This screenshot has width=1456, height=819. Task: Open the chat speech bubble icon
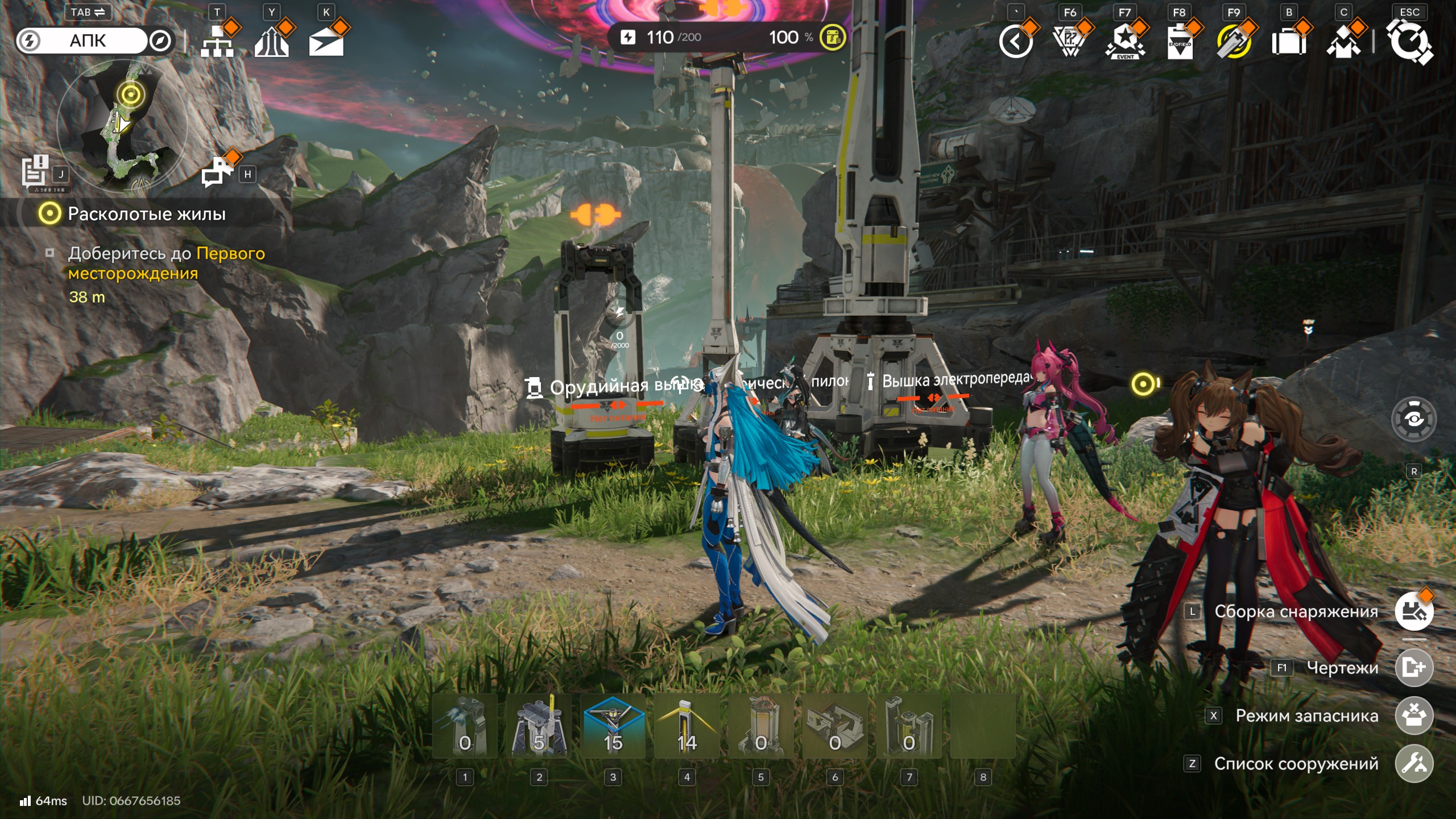pos(216,172)
